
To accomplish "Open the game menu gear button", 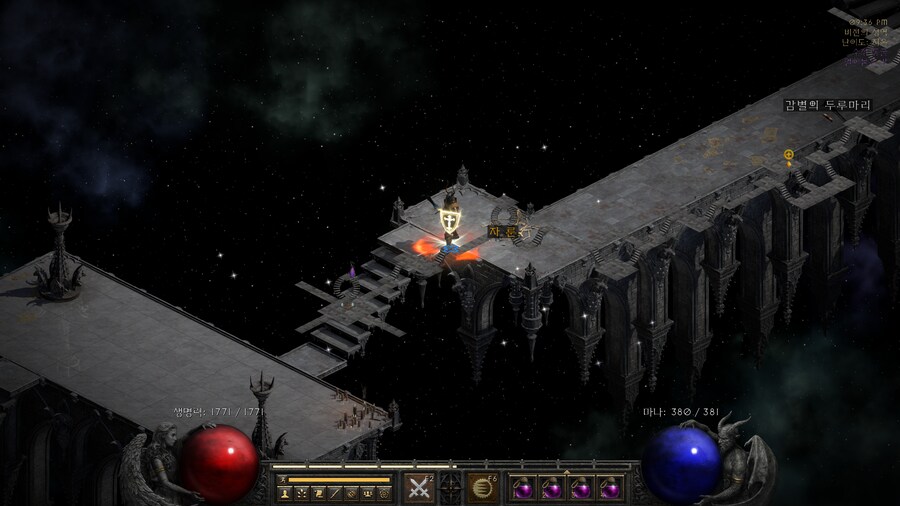I will pyautogui.click(x=384, y=493).
